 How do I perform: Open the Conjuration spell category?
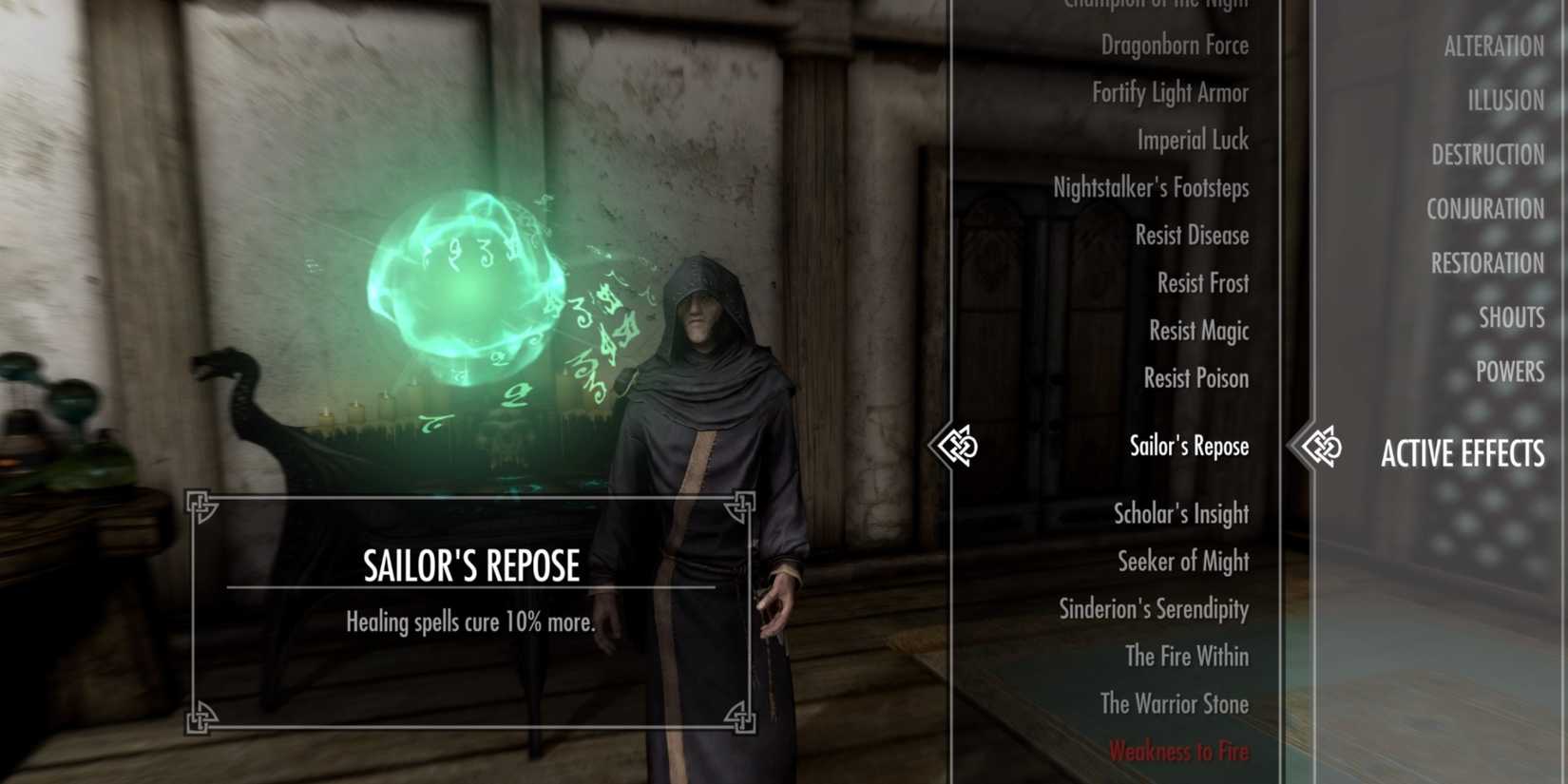pos(1484,208)
